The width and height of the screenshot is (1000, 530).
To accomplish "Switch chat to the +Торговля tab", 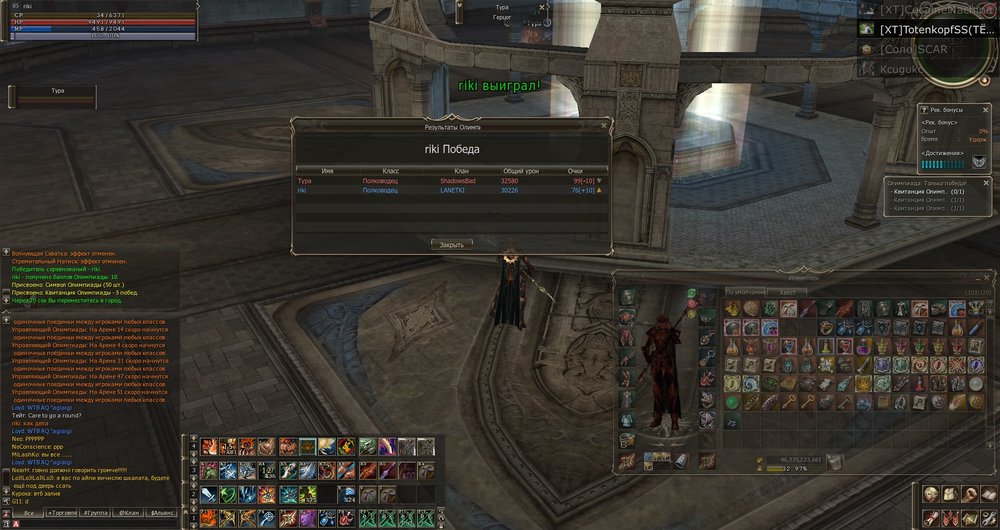I will tap(62, 512).
